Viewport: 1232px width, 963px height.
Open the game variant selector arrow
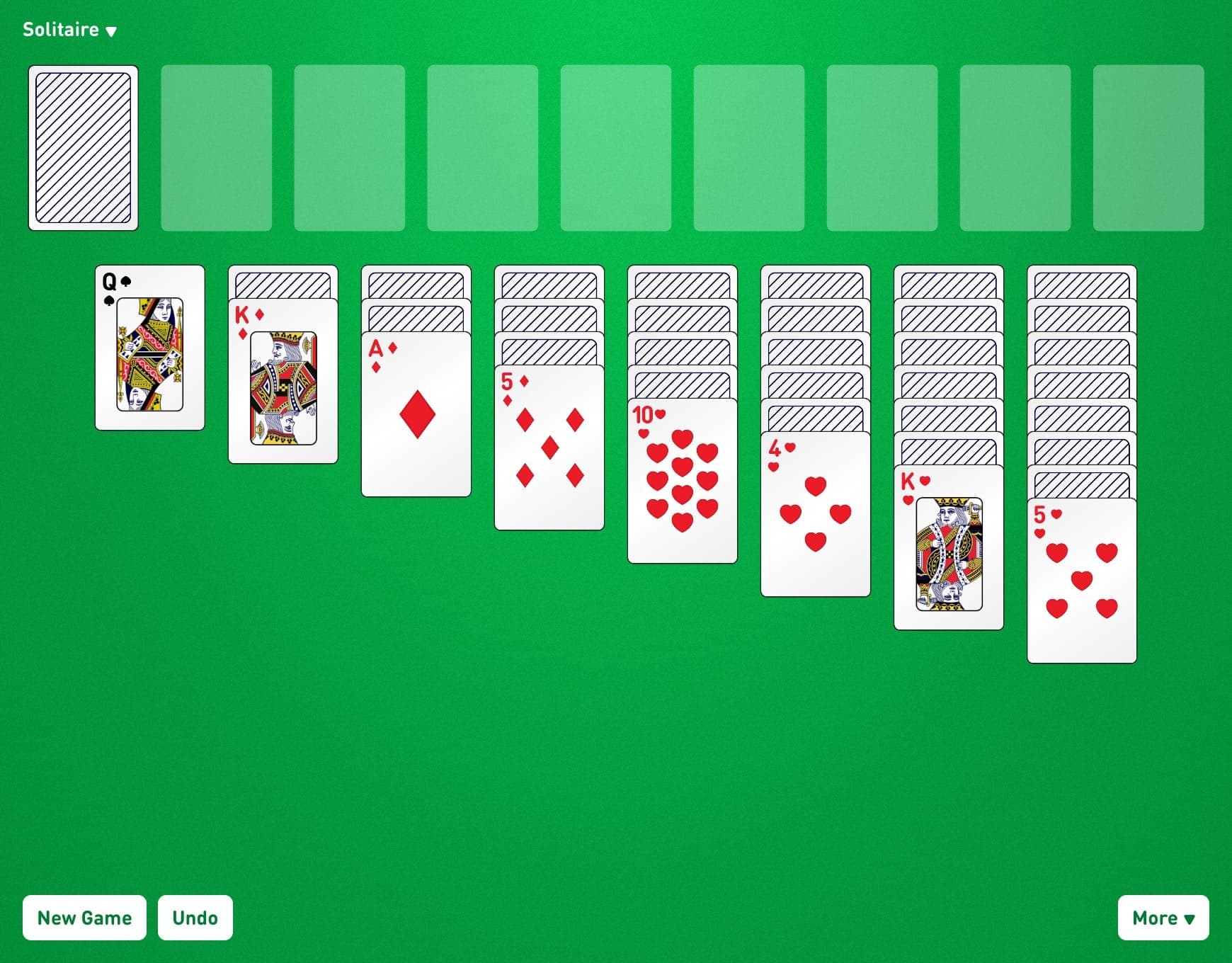[111, 31]
